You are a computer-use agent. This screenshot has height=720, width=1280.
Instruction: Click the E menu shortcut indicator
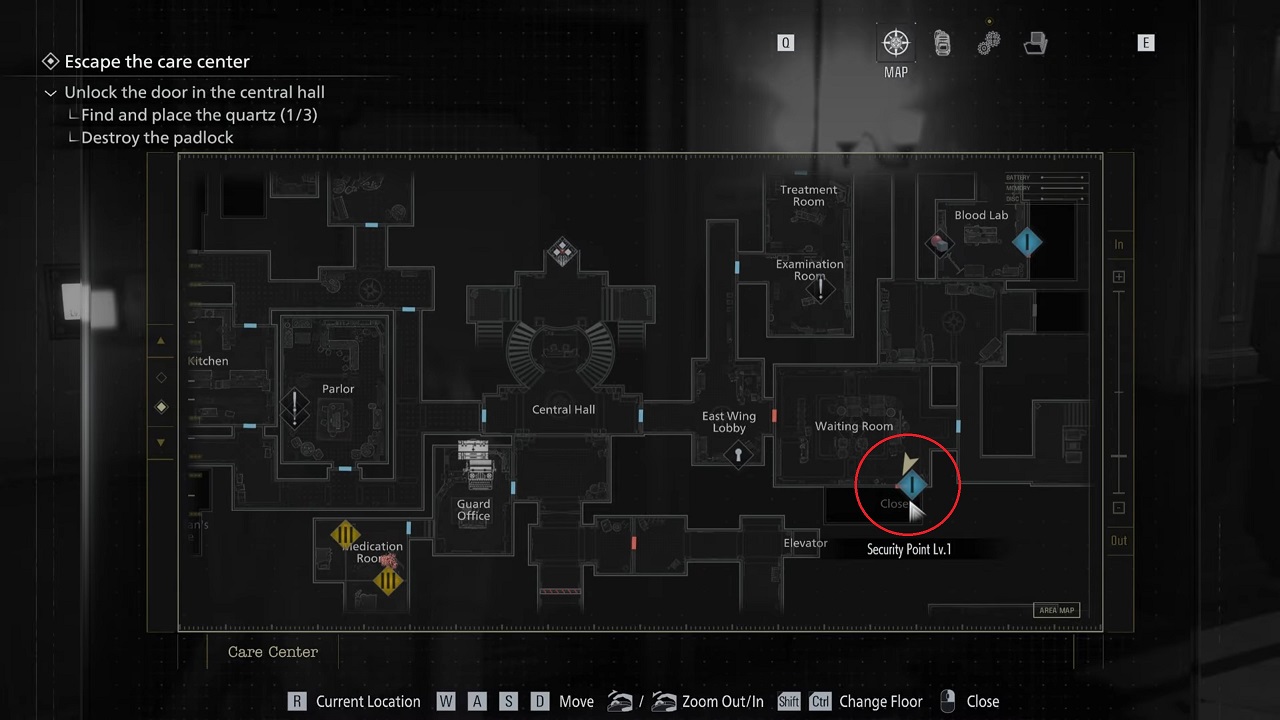1146,43
